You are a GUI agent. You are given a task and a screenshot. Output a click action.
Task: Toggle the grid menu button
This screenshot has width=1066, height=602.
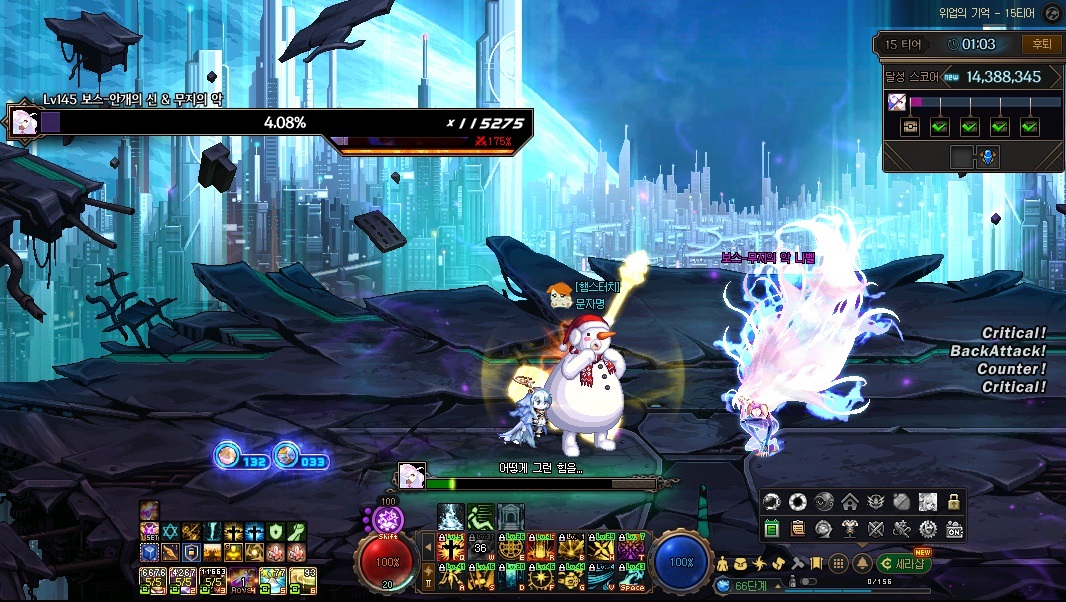coord(839,563)
